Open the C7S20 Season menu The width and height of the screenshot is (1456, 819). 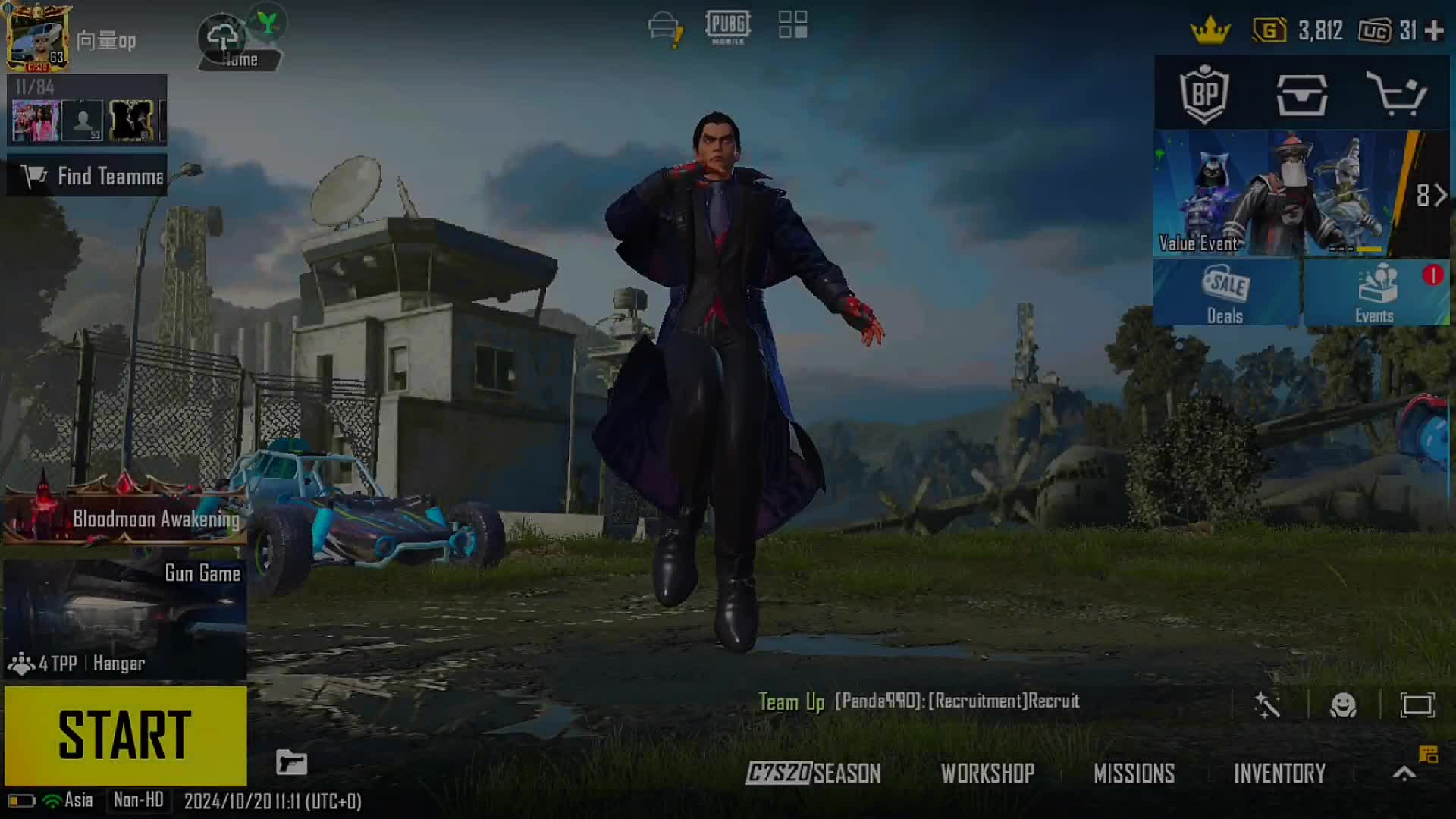pyautogui.click(x=813, y=773)
